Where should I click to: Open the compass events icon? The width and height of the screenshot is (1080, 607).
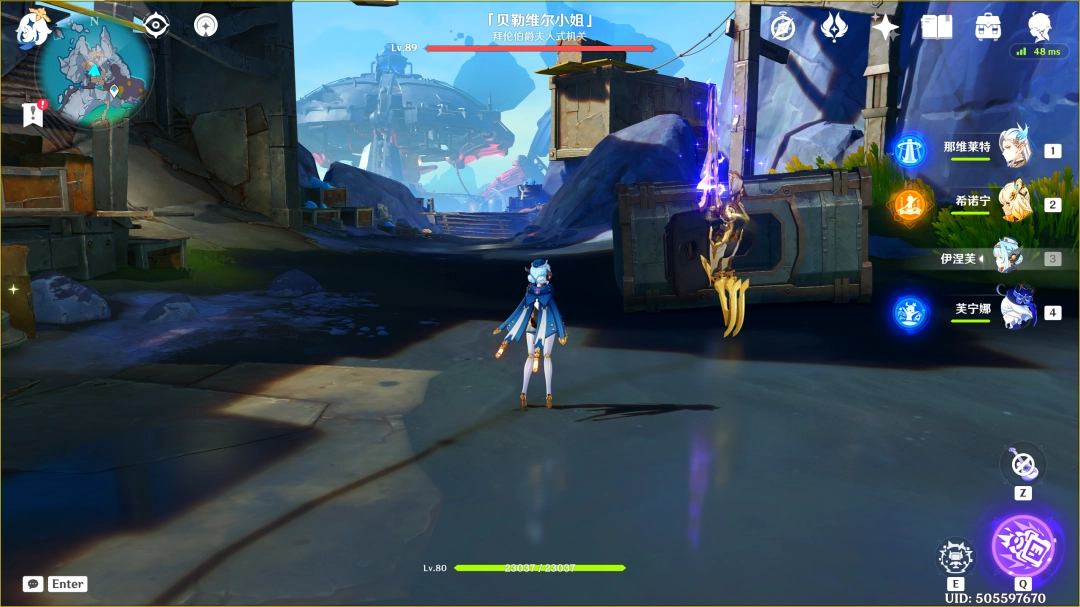click(783, 27)
